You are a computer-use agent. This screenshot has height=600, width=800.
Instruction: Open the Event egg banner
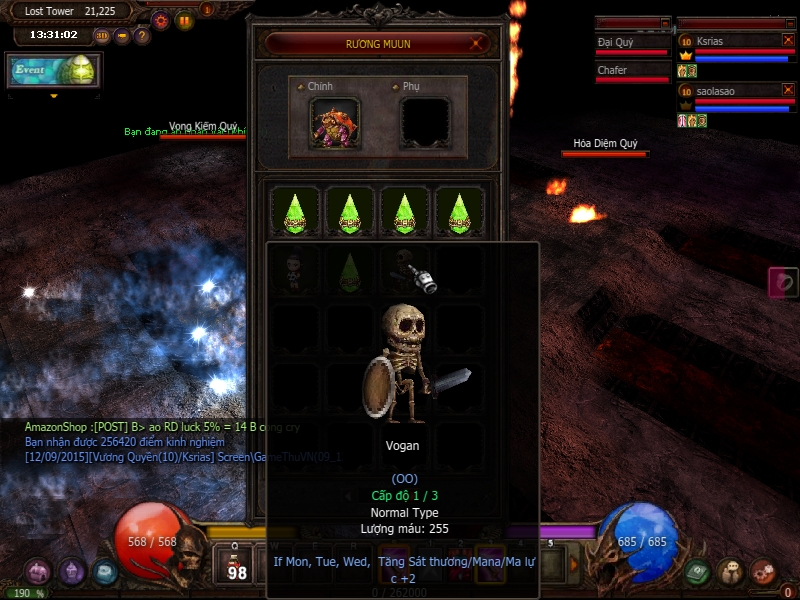point(53,71)
